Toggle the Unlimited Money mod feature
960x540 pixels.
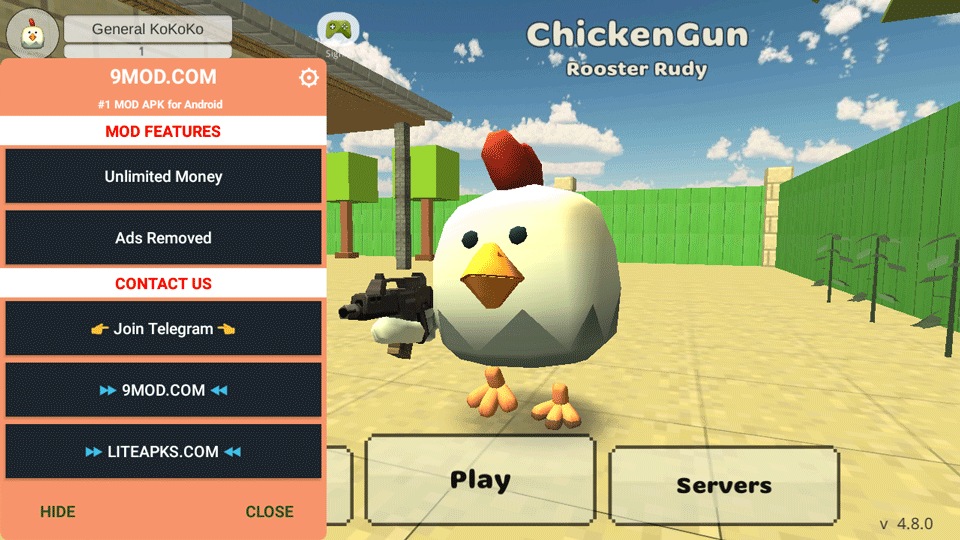(164, 177)
